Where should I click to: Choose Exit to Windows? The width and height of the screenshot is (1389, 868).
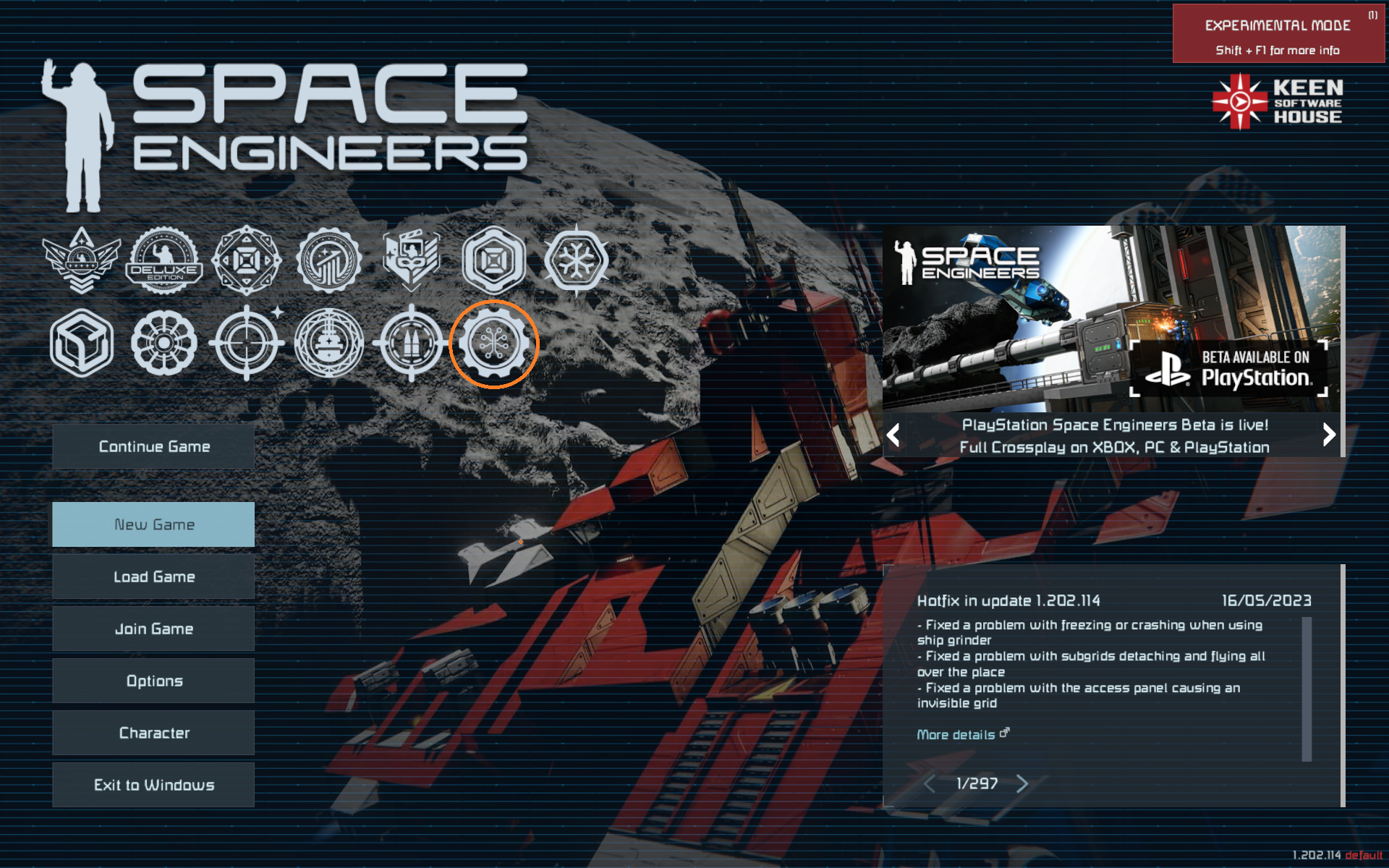153,786
